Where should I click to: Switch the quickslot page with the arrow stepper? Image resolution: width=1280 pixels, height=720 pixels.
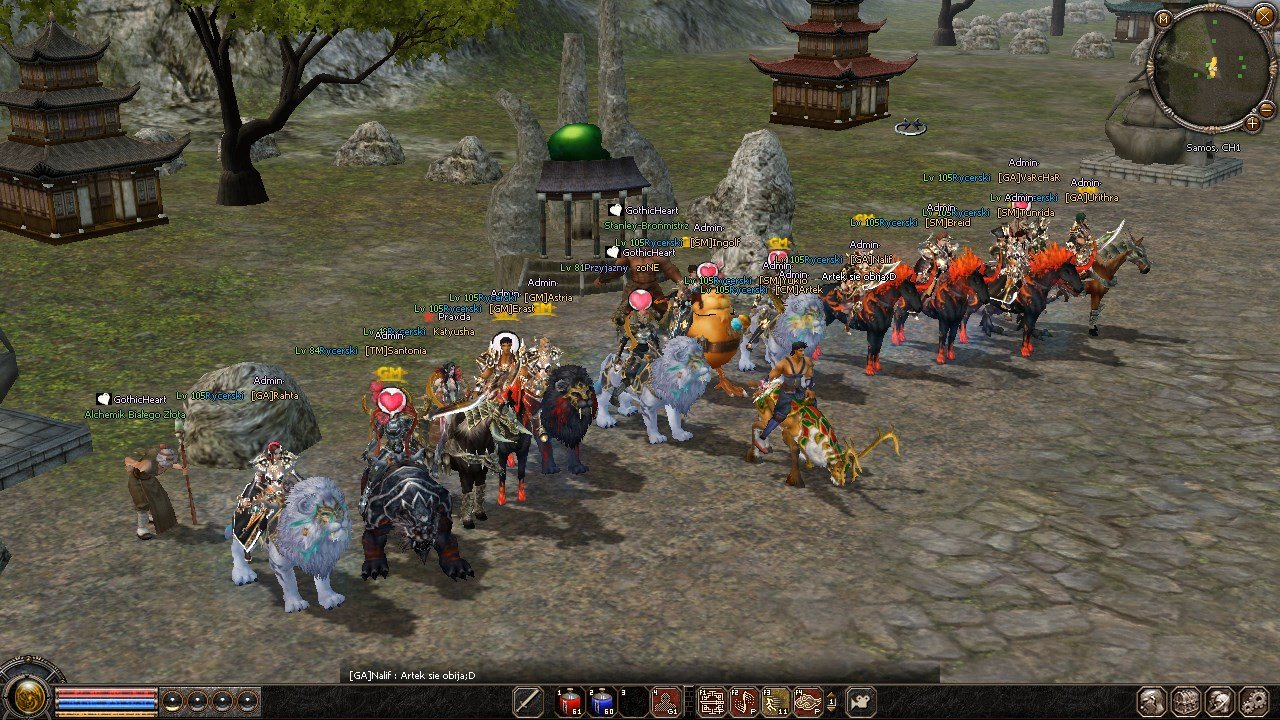click(832, 702)
